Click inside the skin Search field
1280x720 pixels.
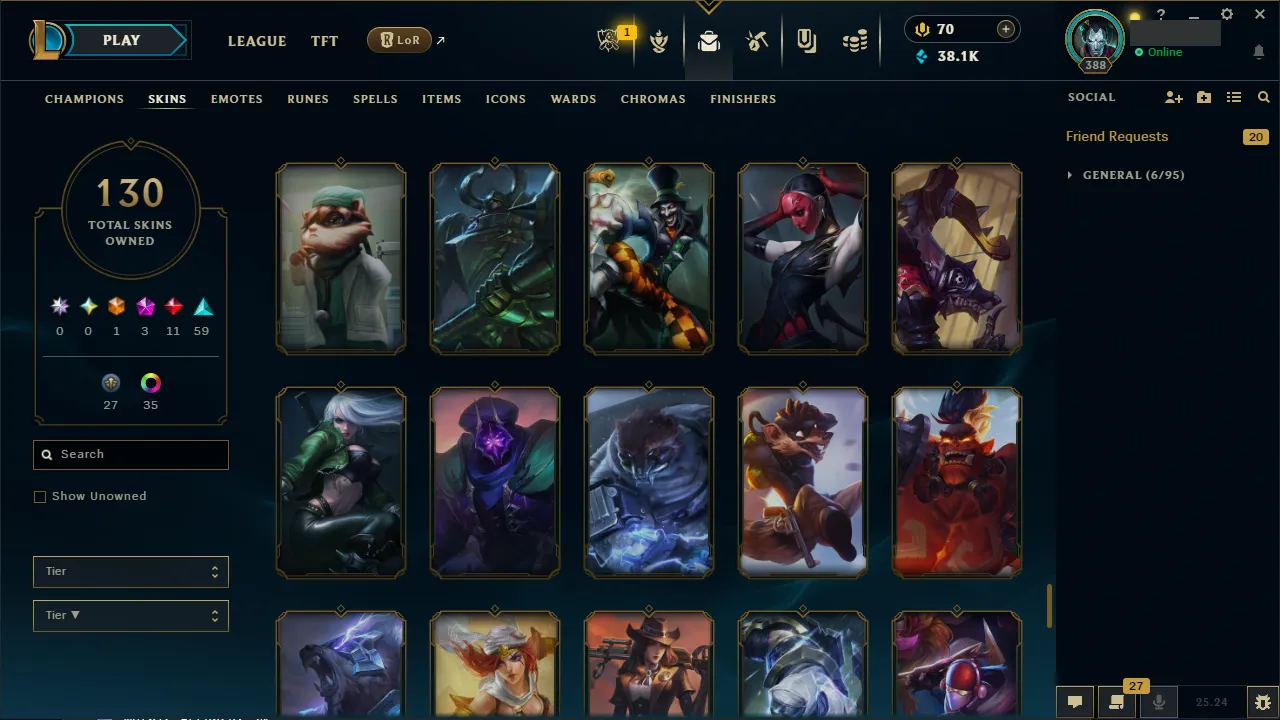130,454
